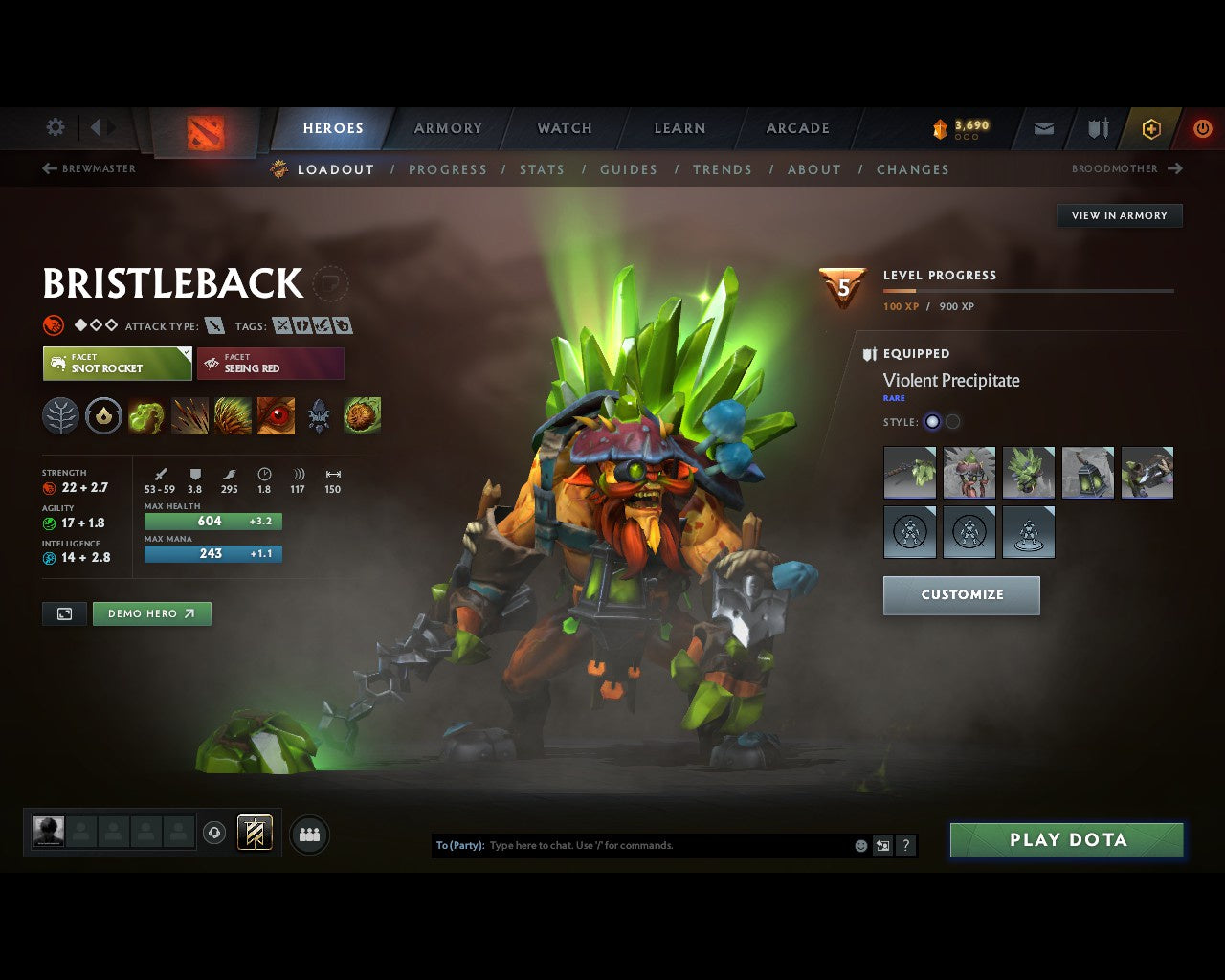Open the Dota 2 mail inbox icon
1225x980 pixels.
(x=1042, y=128)
